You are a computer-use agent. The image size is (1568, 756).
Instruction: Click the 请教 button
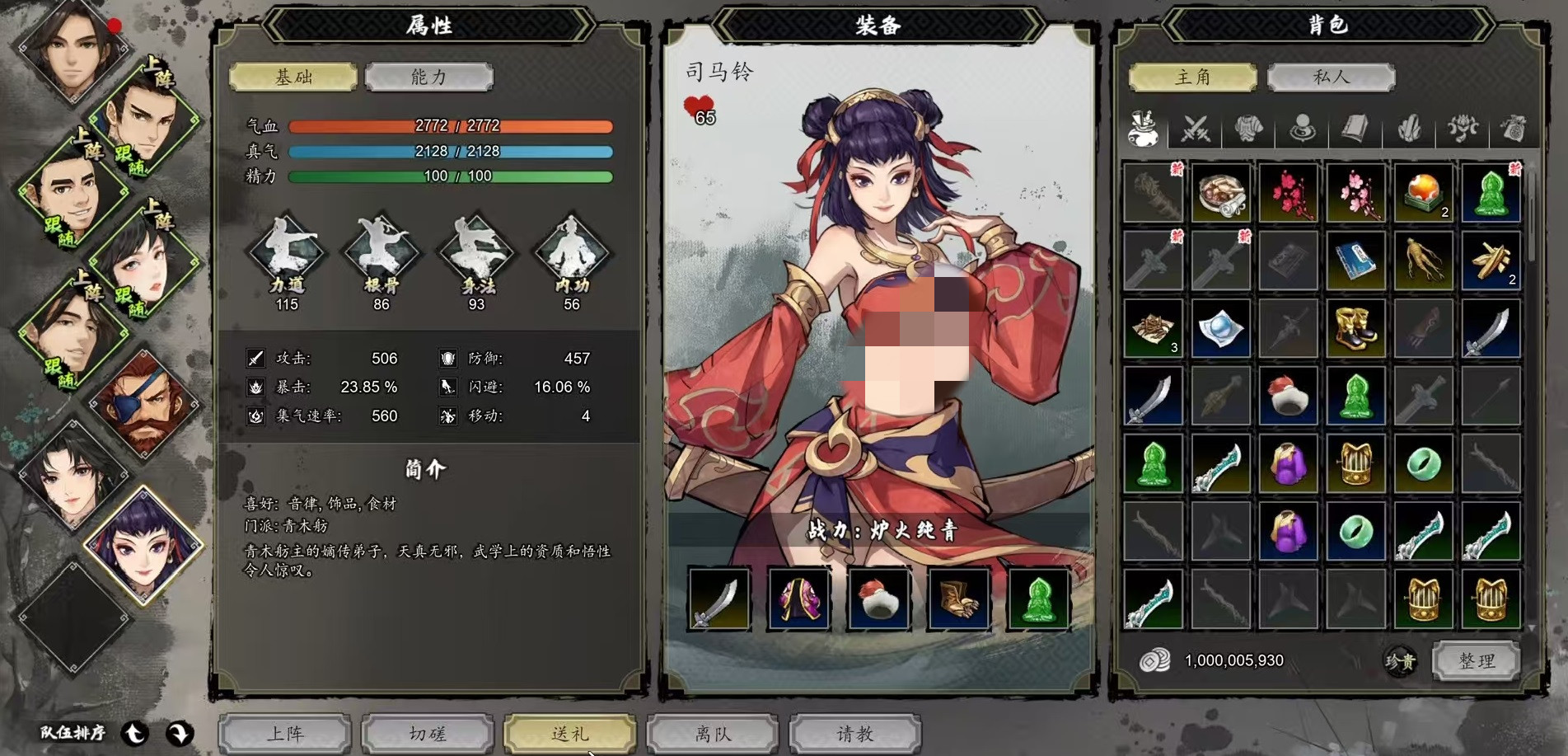click(854, 733)
